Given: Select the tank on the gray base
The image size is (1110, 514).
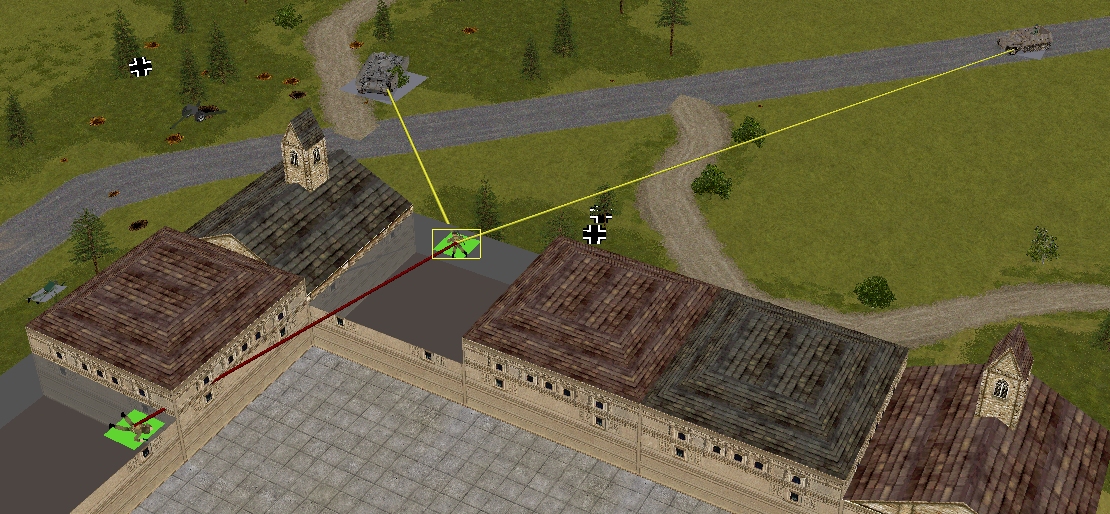Looking at the screenshot, I should pos(379,75).
